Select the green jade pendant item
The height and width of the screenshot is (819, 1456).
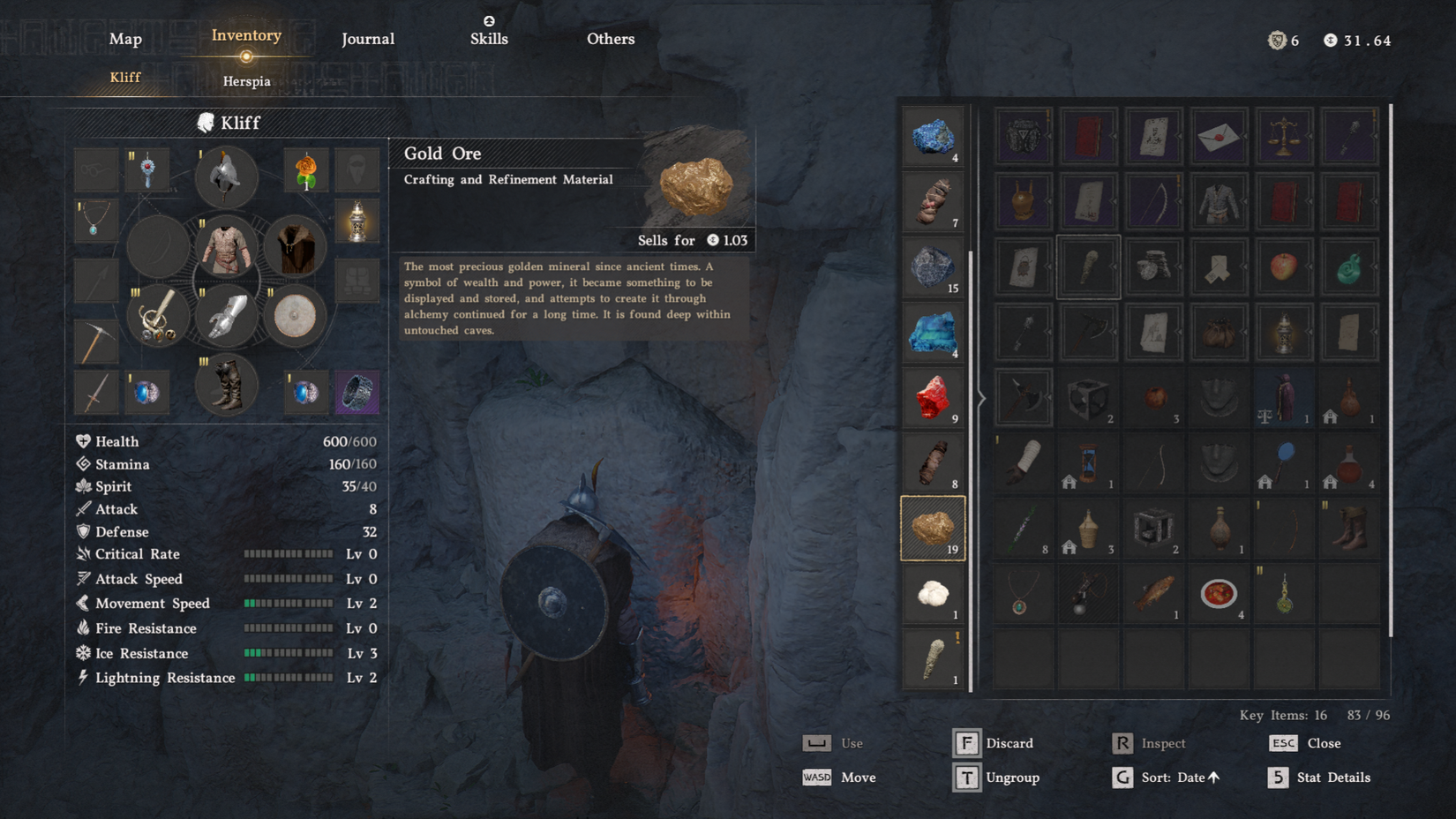(1349, 267)
